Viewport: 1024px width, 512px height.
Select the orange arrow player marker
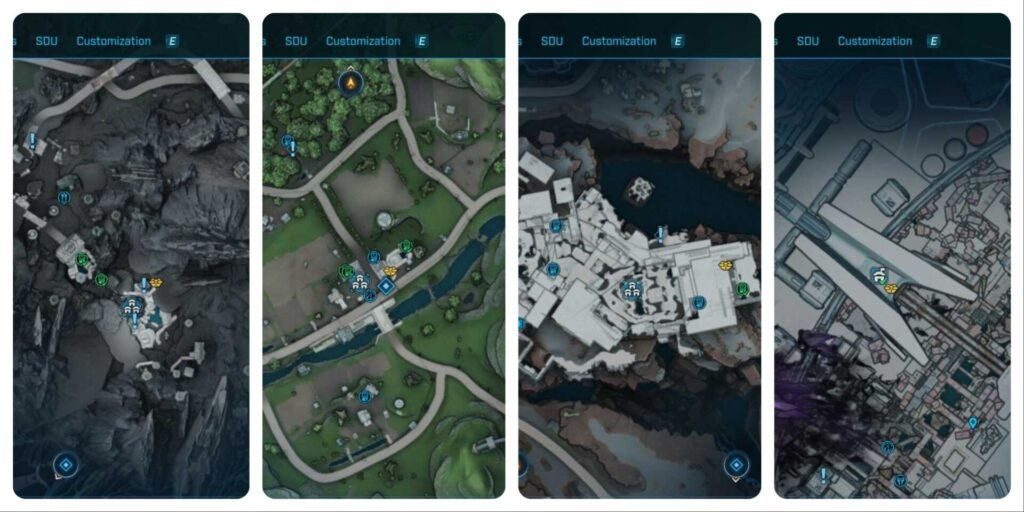point(349,82)
